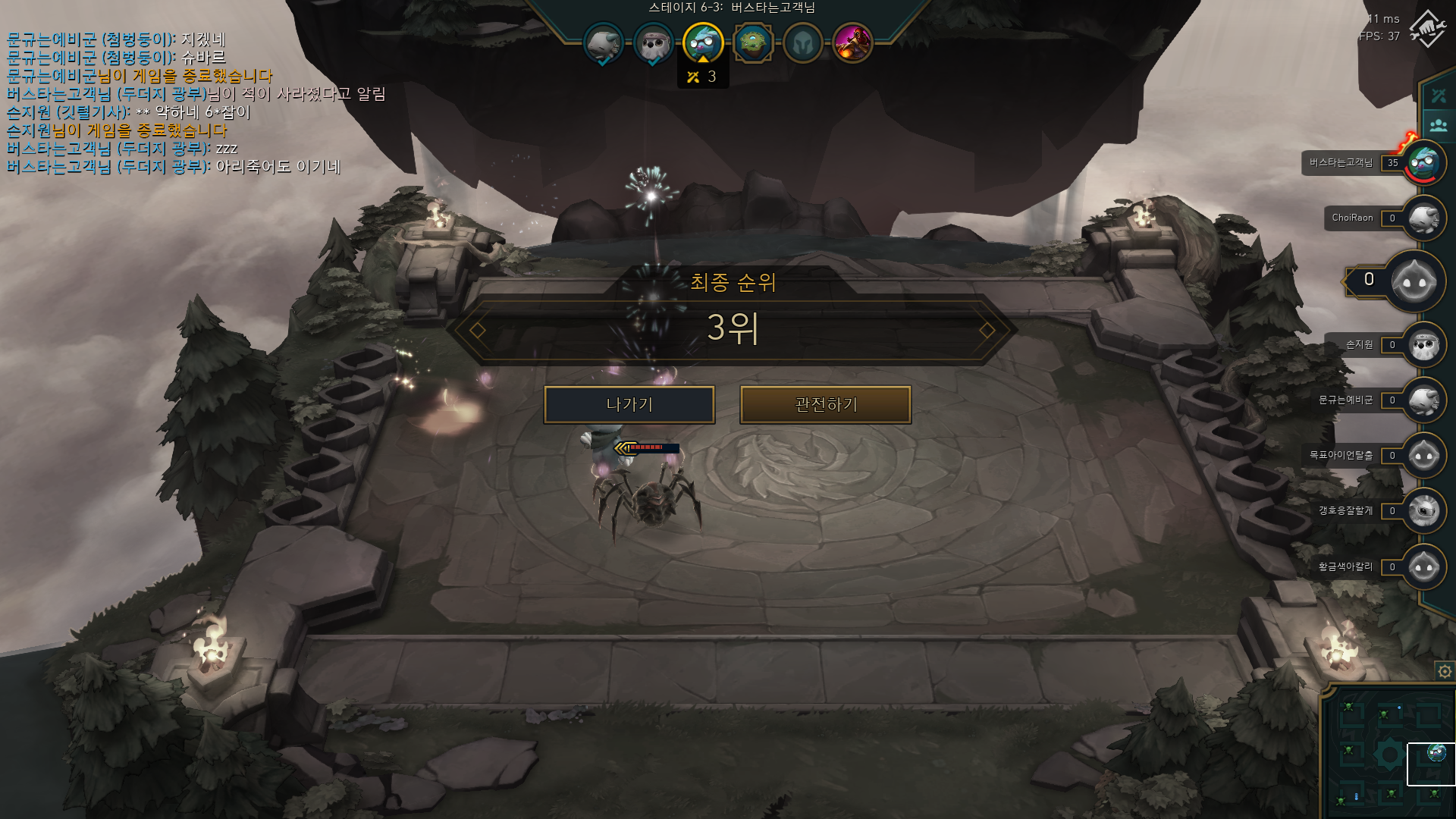The height and width of the screenshot is (819, 1456).
Task: Pick 갱호응잘할게 from the player list
Action: coord(1424,511)
